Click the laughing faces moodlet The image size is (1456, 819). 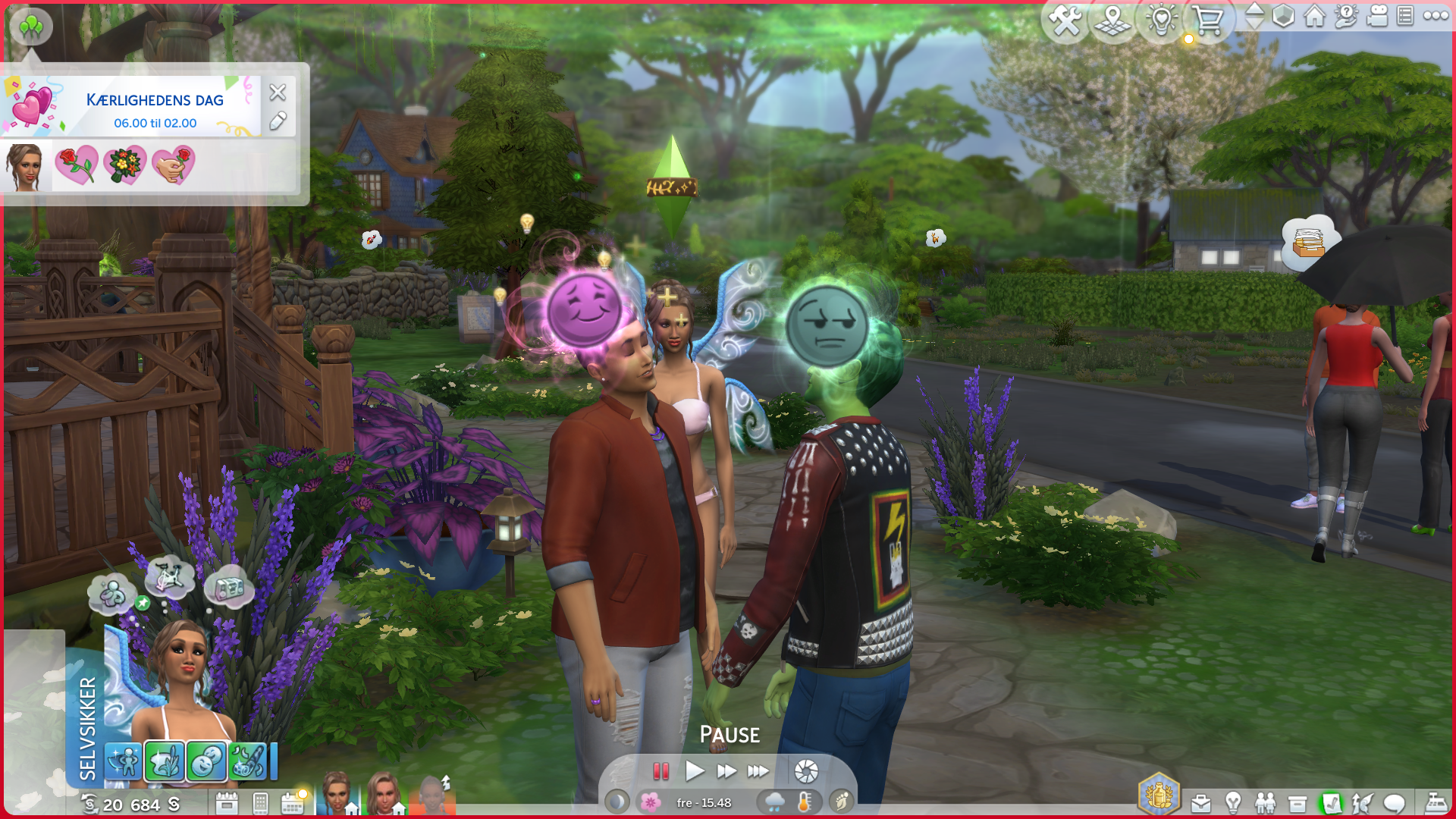click(x=206, y=762)
